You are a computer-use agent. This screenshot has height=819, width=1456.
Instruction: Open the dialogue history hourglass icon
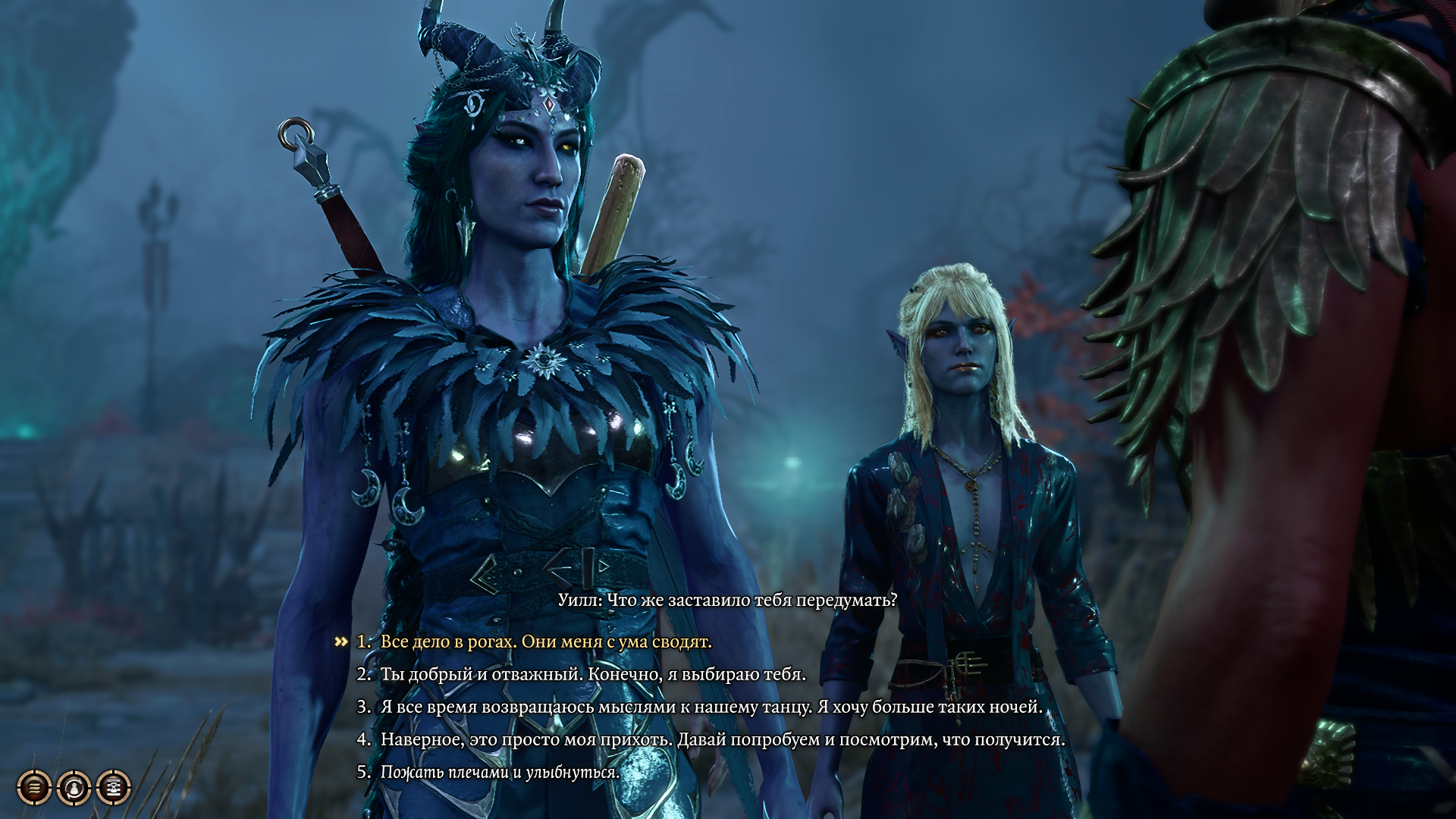point(114,788)
